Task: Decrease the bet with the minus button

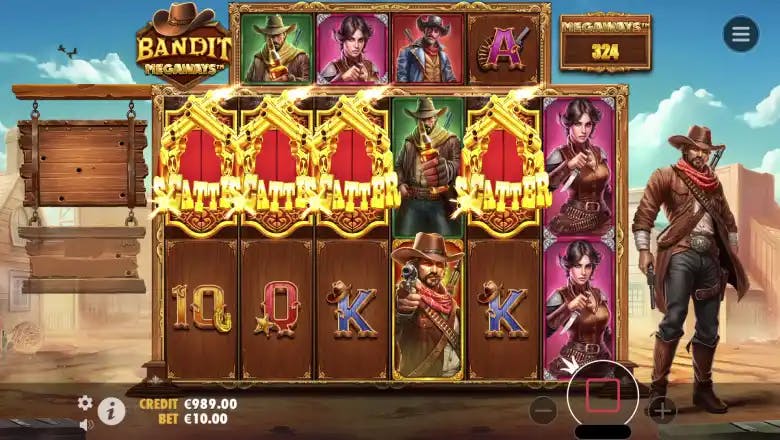Action: coord(543,410)
